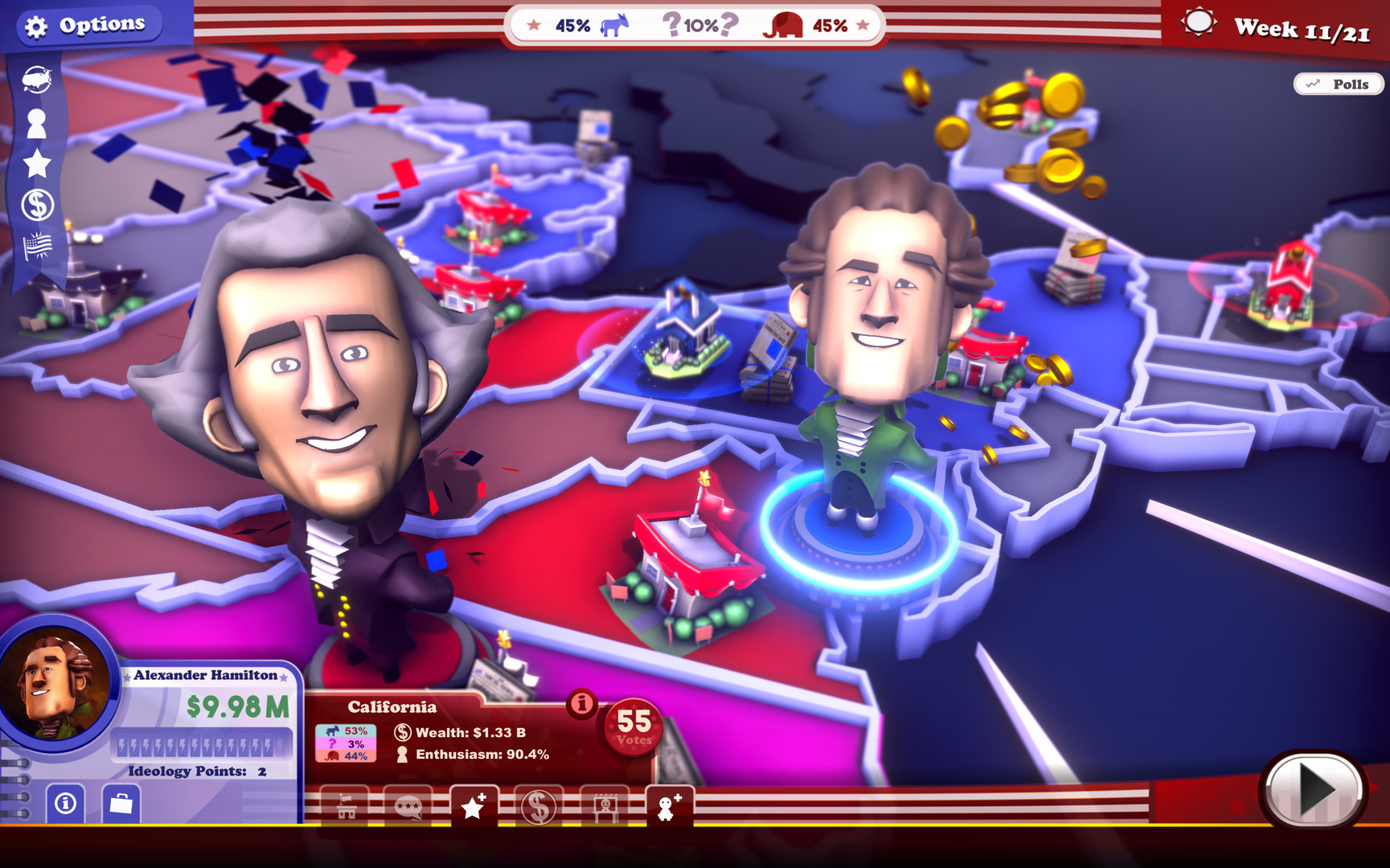Viewport: 1390px width, 868px height.
Task: Toggle open the briefcase inventory
Action: click(x=121, y=802)
